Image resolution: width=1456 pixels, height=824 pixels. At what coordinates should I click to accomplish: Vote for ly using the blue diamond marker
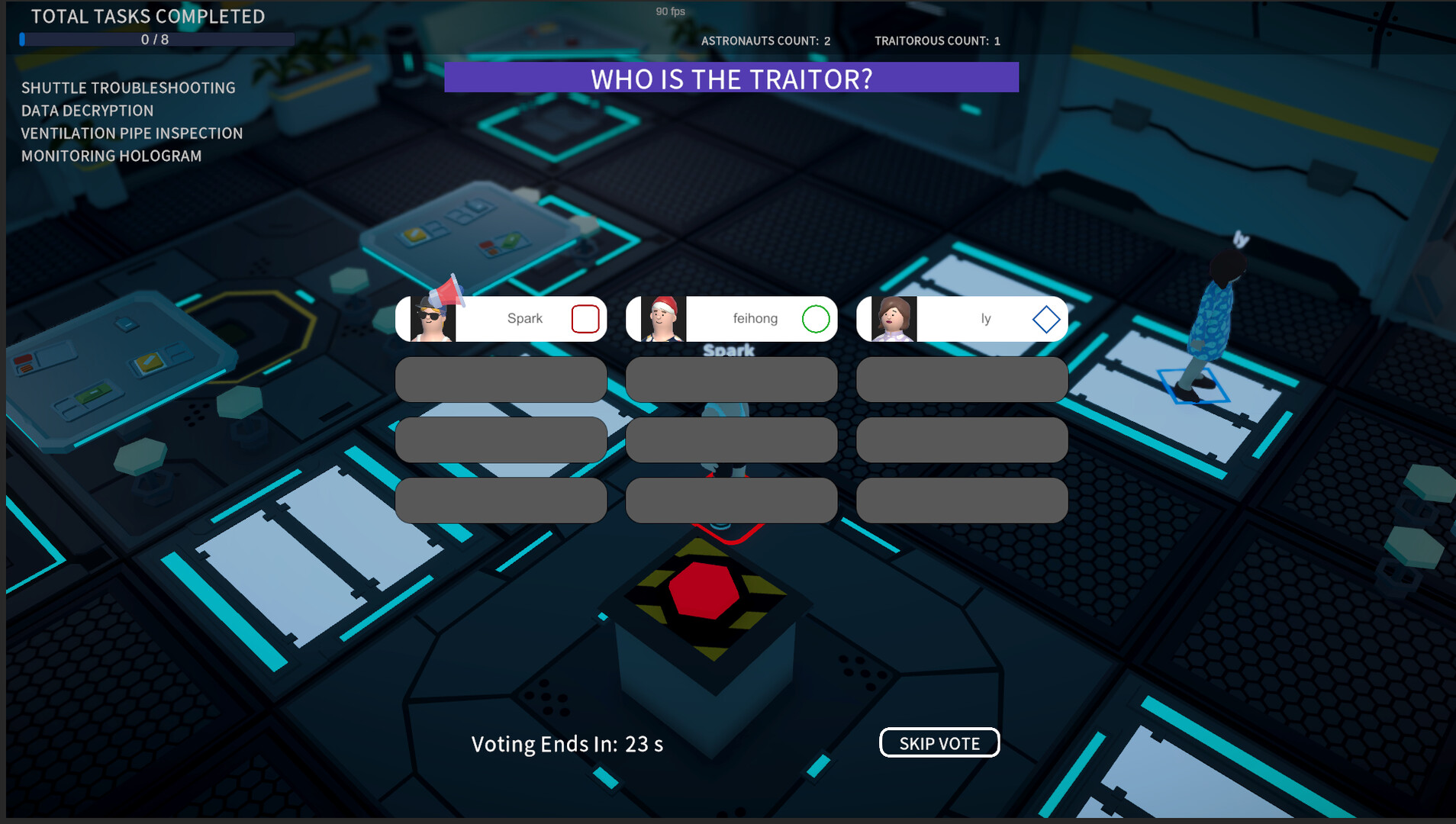click(1045, 318)
